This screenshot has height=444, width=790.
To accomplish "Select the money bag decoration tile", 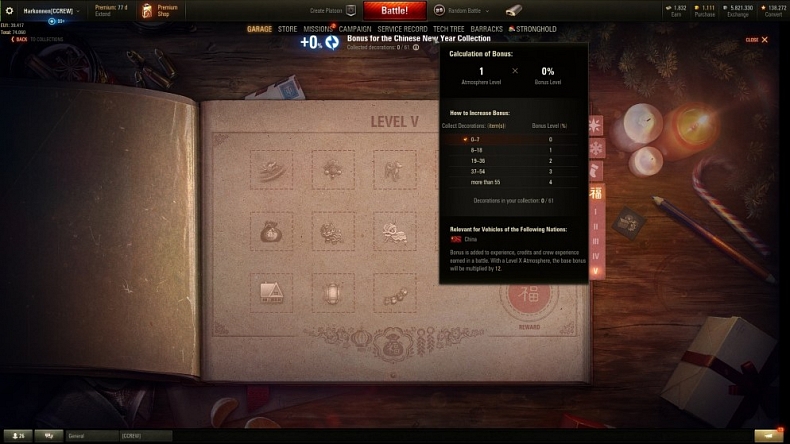I will pos(271,231).
